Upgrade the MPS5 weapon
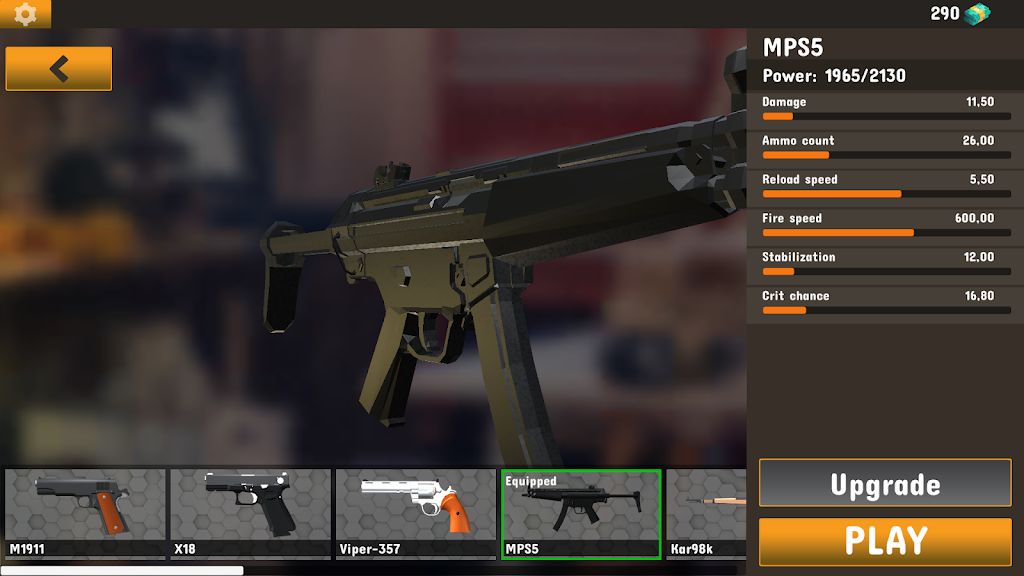The width and height of the screenshot is (1024, 576). point(885,484)
